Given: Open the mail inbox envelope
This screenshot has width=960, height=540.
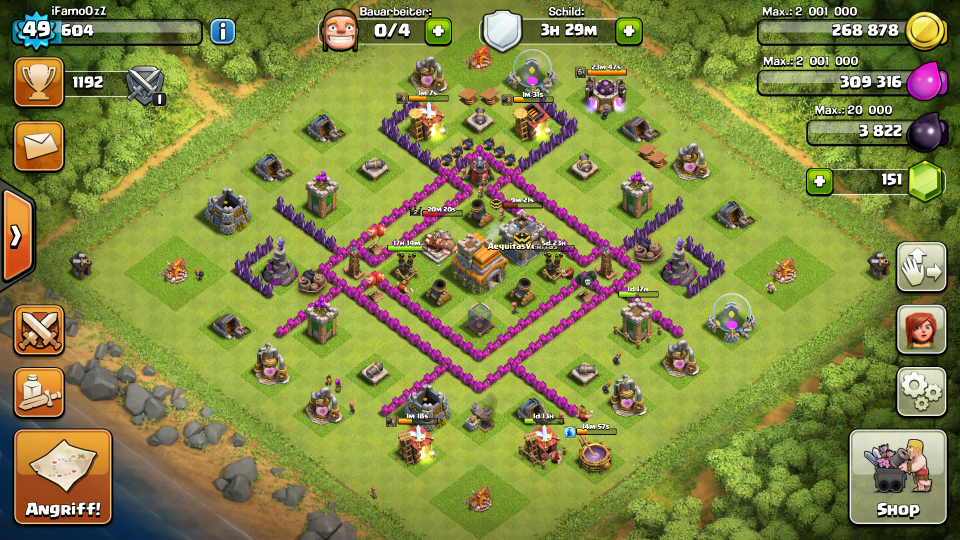Looking at the screenshot, I should tap(38, 146).
